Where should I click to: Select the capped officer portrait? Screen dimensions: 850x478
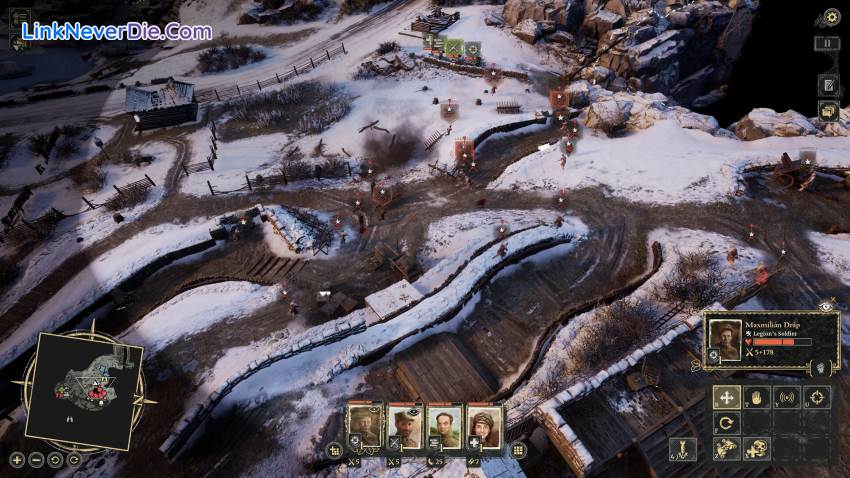(x=403, y=427)
